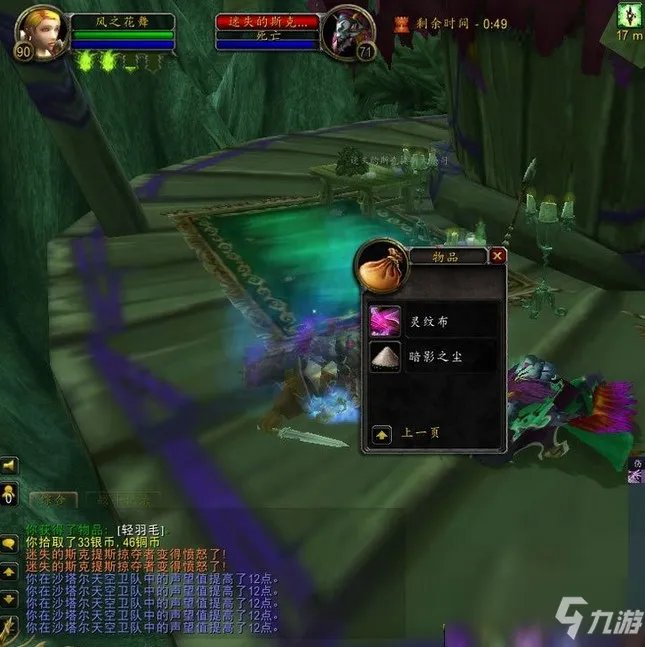This screenshot has height=647, width=645.
Task: Click the chat scroll-up arrow button
Action: (x=9, y=571)
